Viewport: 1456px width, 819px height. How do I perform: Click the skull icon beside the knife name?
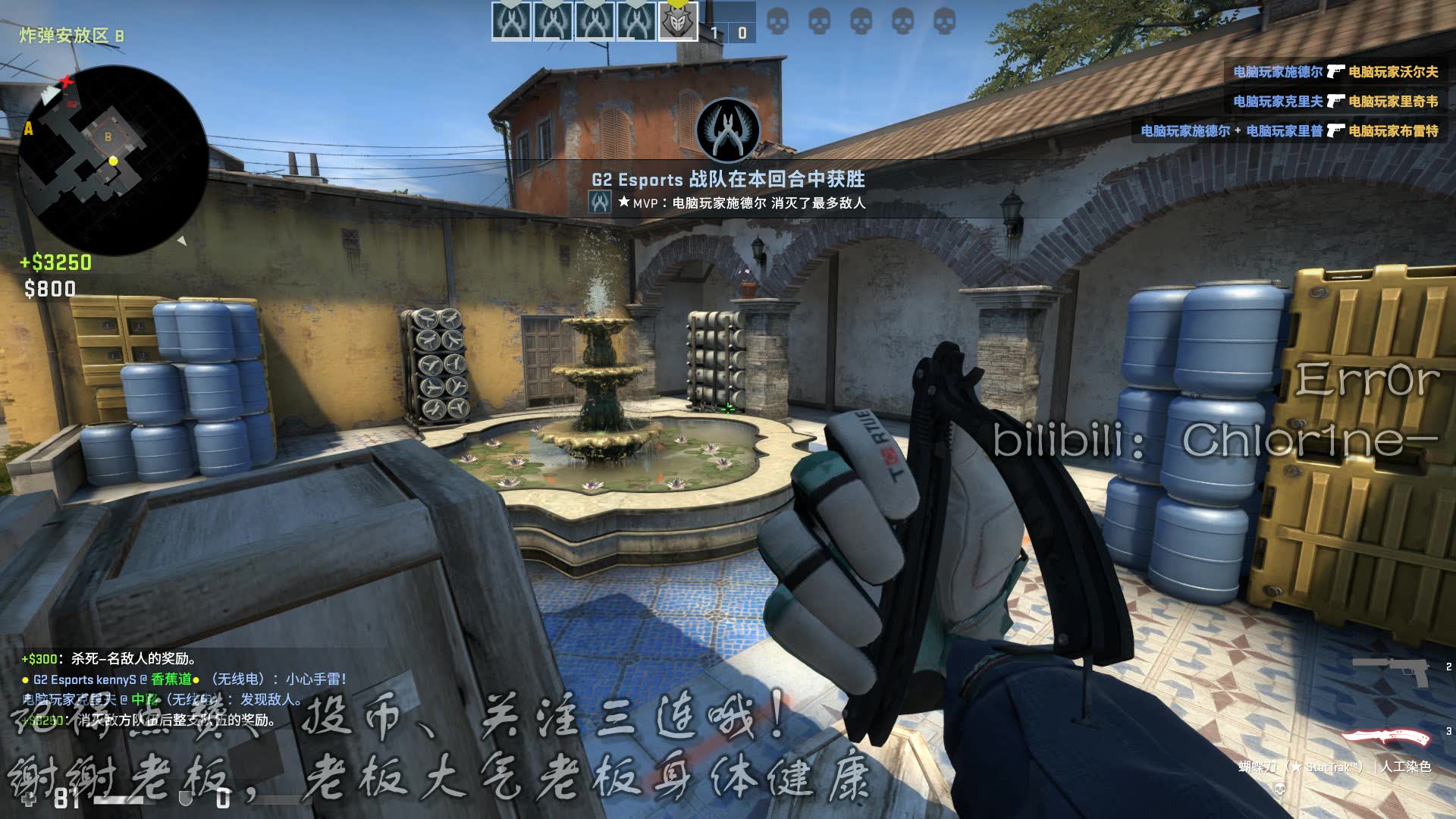(1280, 790)
